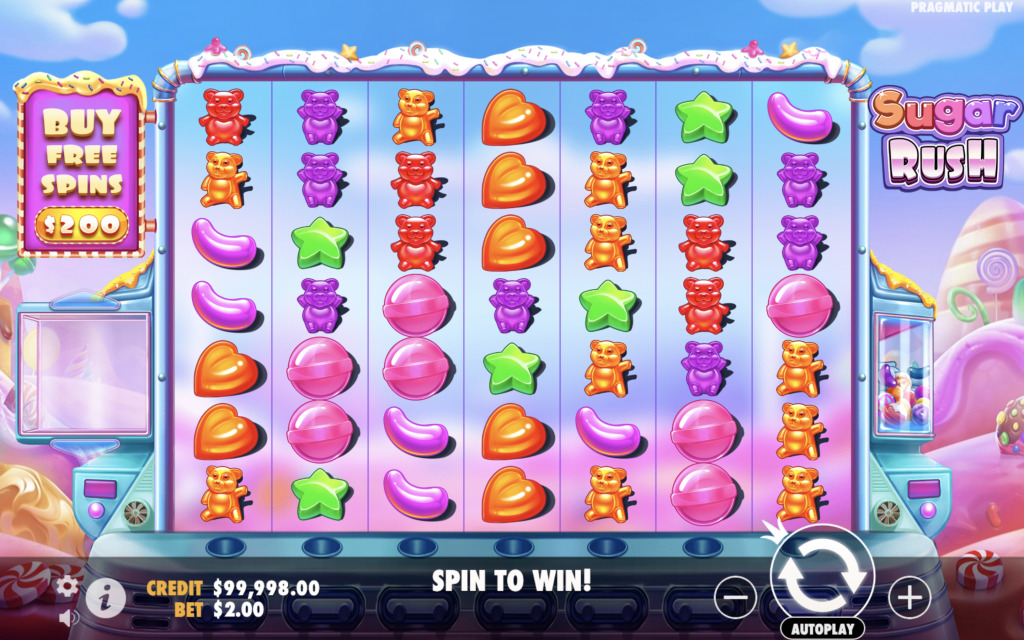Enable Autoplay mode

822,629
